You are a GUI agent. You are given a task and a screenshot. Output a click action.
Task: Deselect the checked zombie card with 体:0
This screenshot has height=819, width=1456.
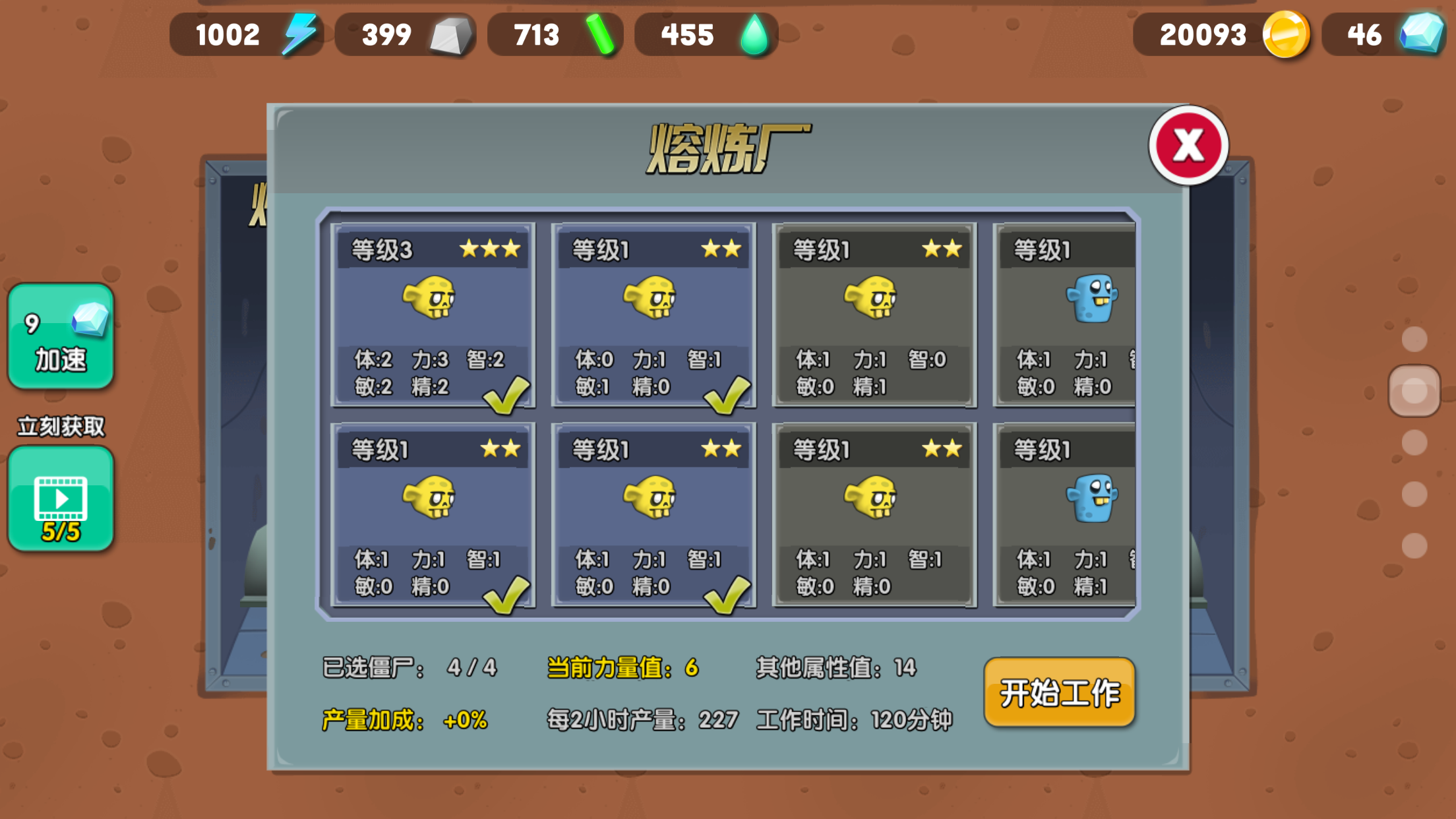tap(653, 315)
